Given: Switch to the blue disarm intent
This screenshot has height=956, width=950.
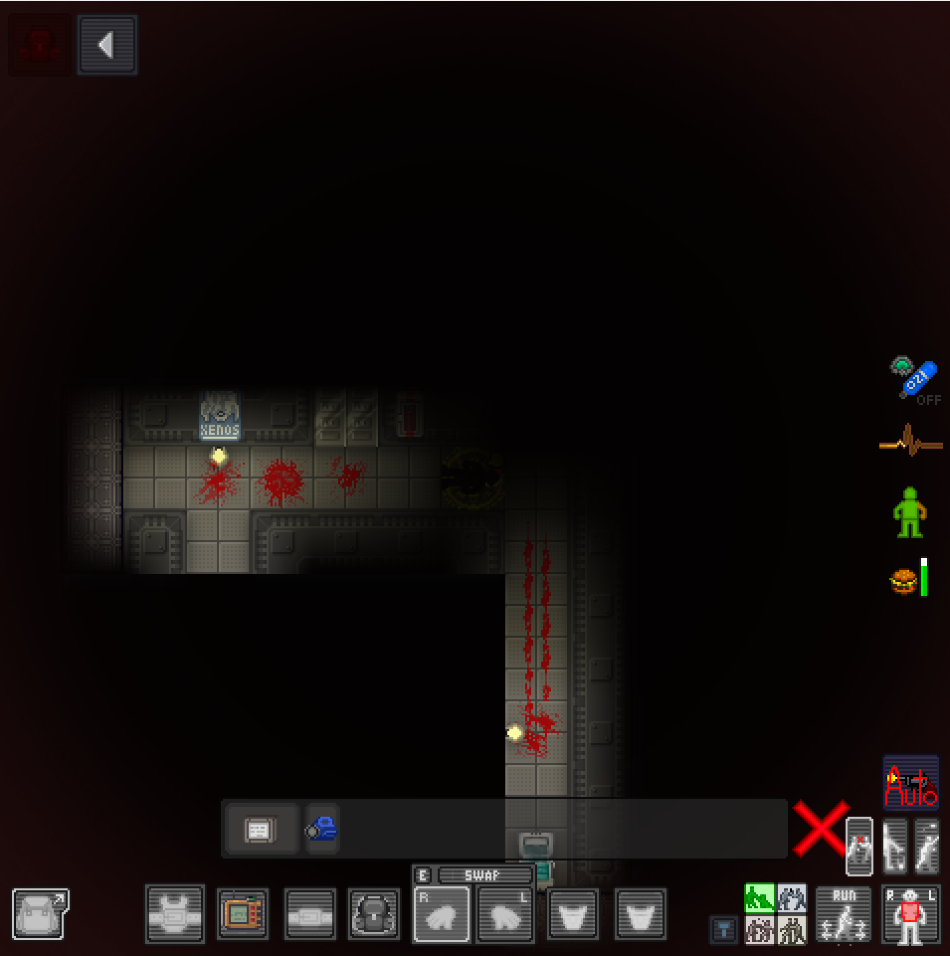Looking at the screenshot, I should (x=792, y=898).
